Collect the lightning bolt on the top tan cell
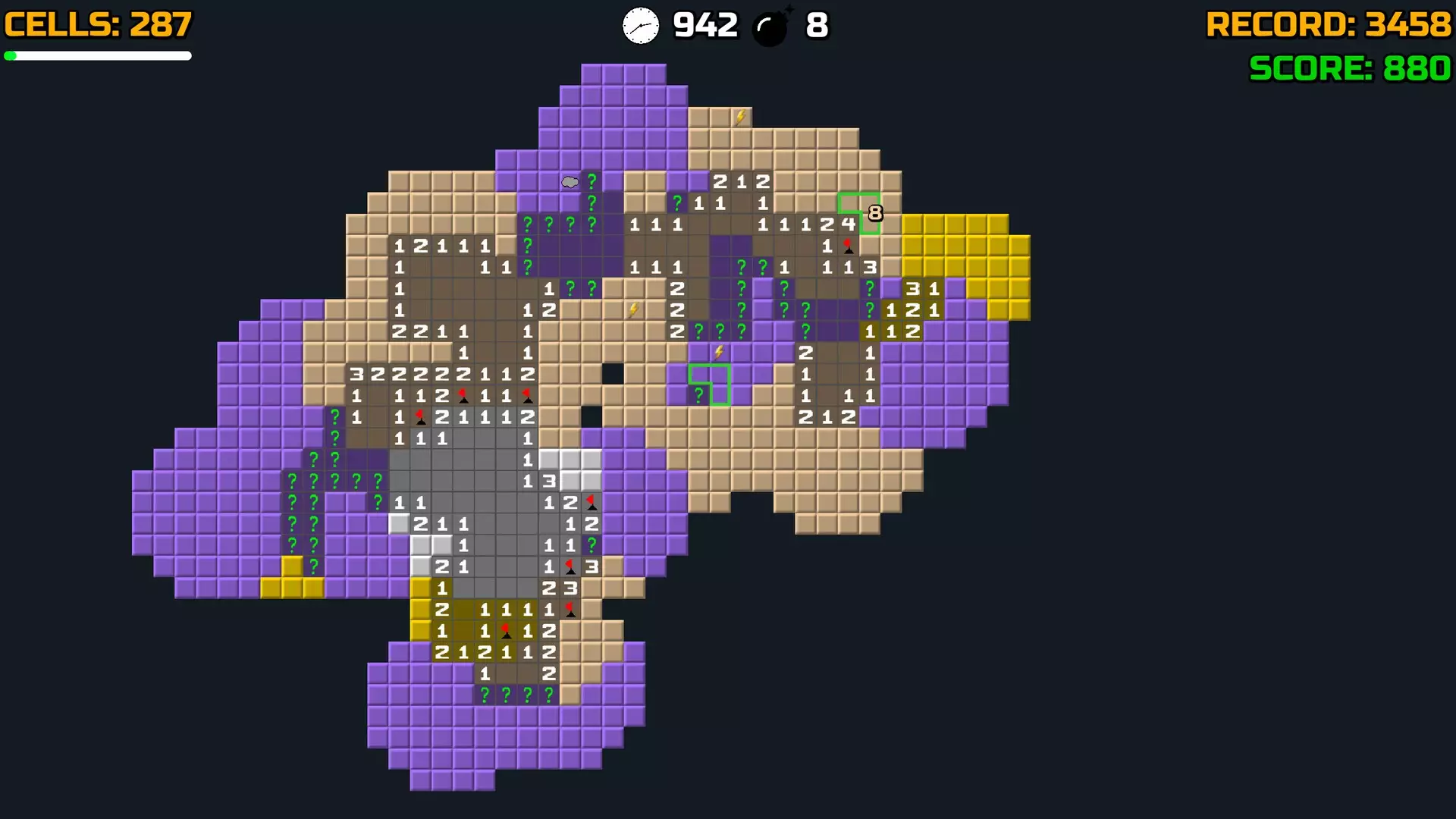 740,115
